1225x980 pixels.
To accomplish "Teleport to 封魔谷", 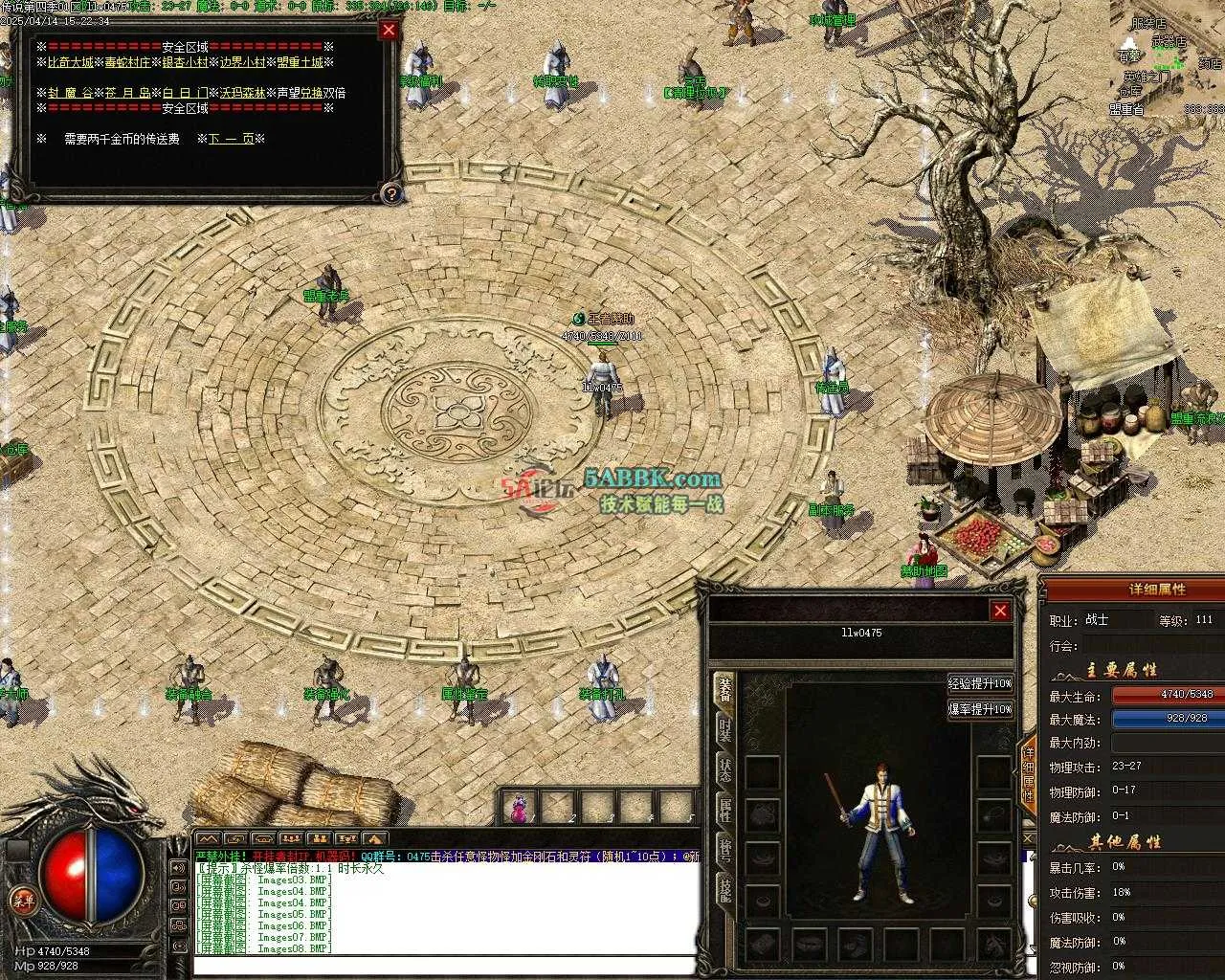I will point(71,93).
